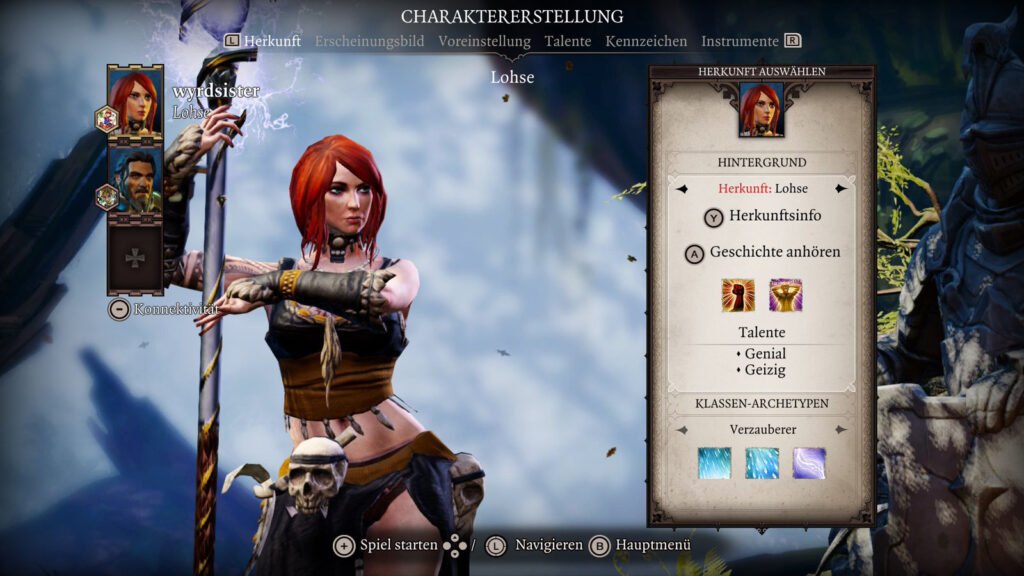Switch to the Herkunft tab
Image resolution: width=1024 pixels, height=576 pixels.
[272, 41]
